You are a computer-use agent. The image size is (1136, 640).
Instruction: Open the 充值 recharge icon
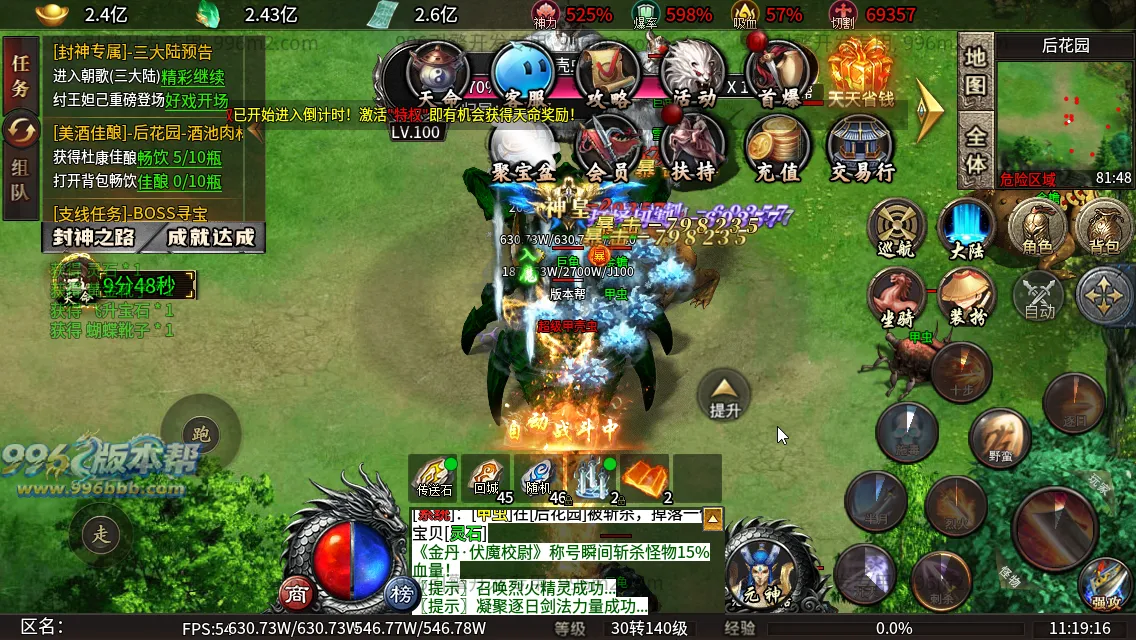777,148
